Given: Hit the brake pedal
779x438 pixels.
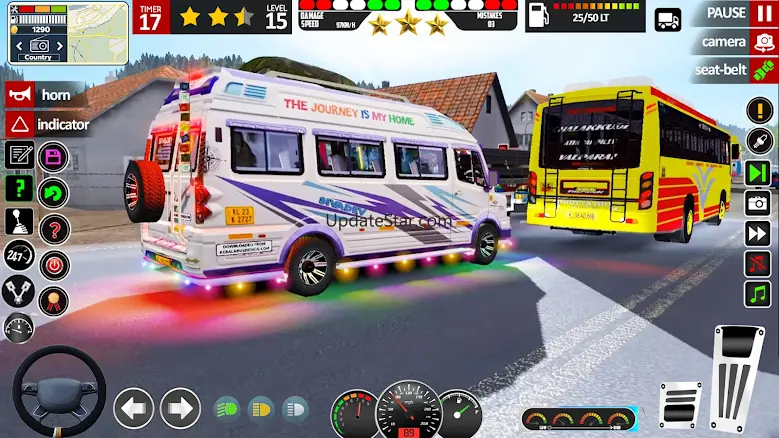Looking at the screenshot, I should coord(681,405).
